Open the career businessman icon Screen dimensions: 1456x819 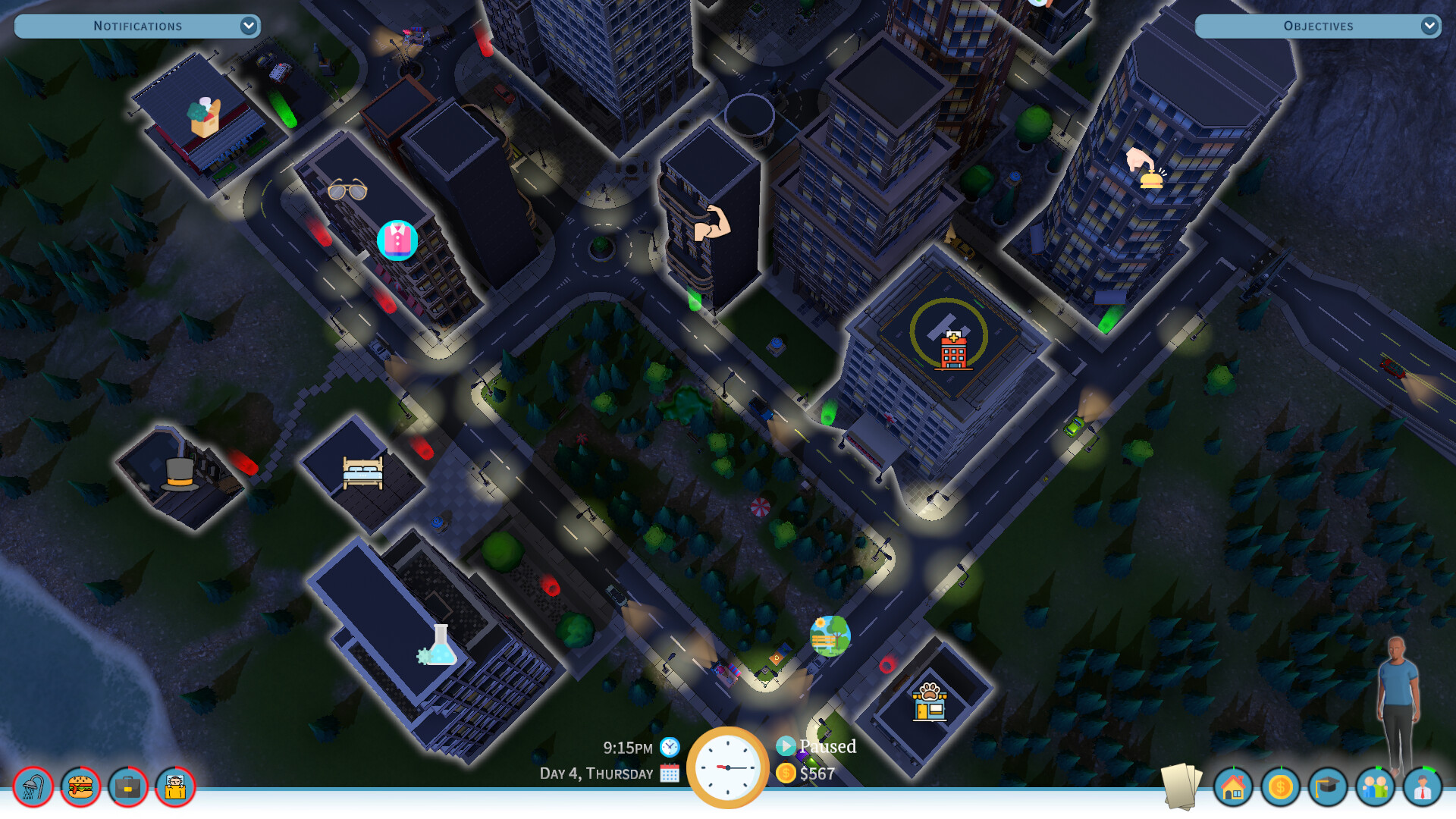1424,789
